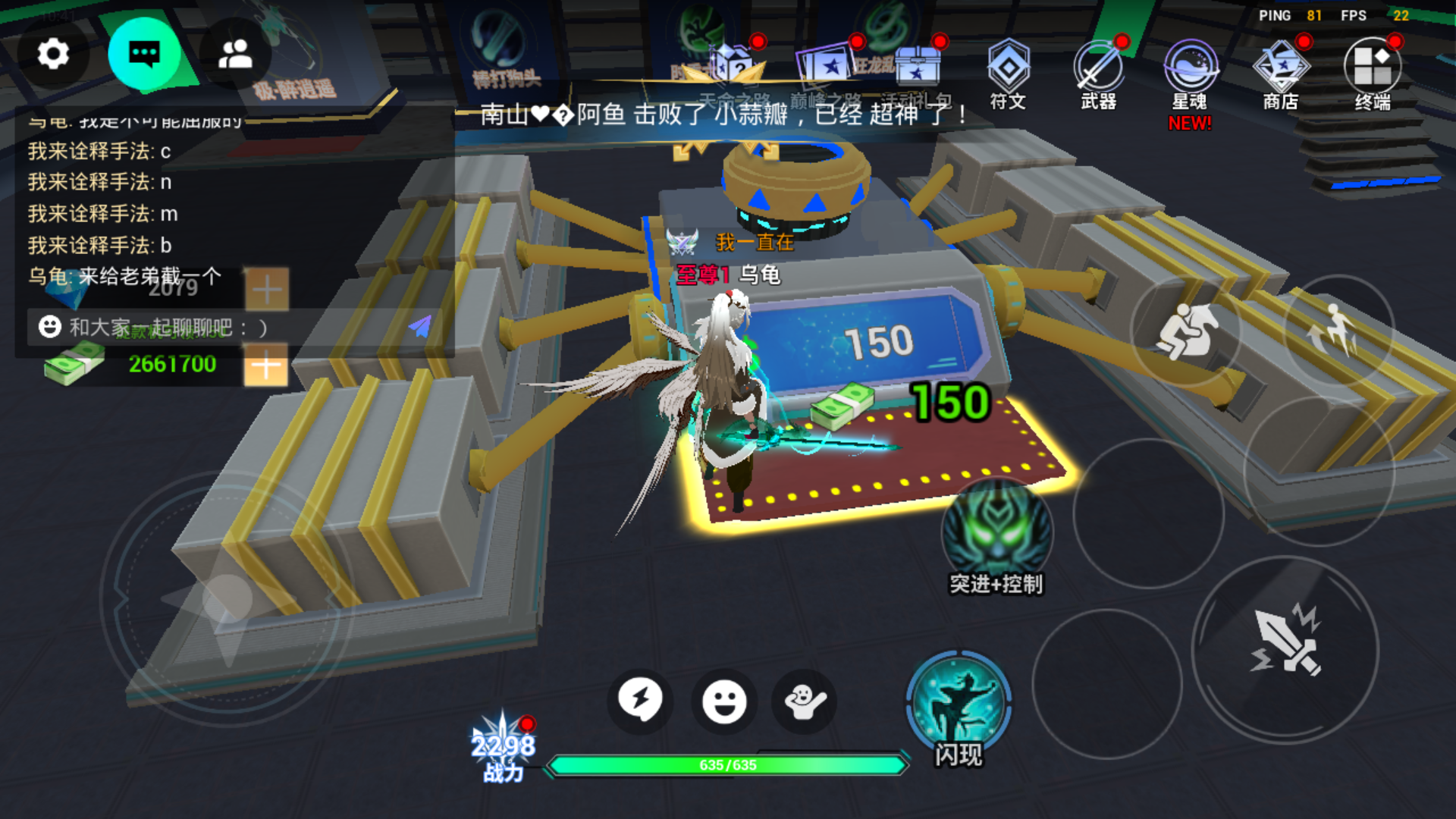Viewport: 1456px width, 819px height.
Task: Open the smiley emoji button
Action: pyautogui.click(x=724, y=701)
